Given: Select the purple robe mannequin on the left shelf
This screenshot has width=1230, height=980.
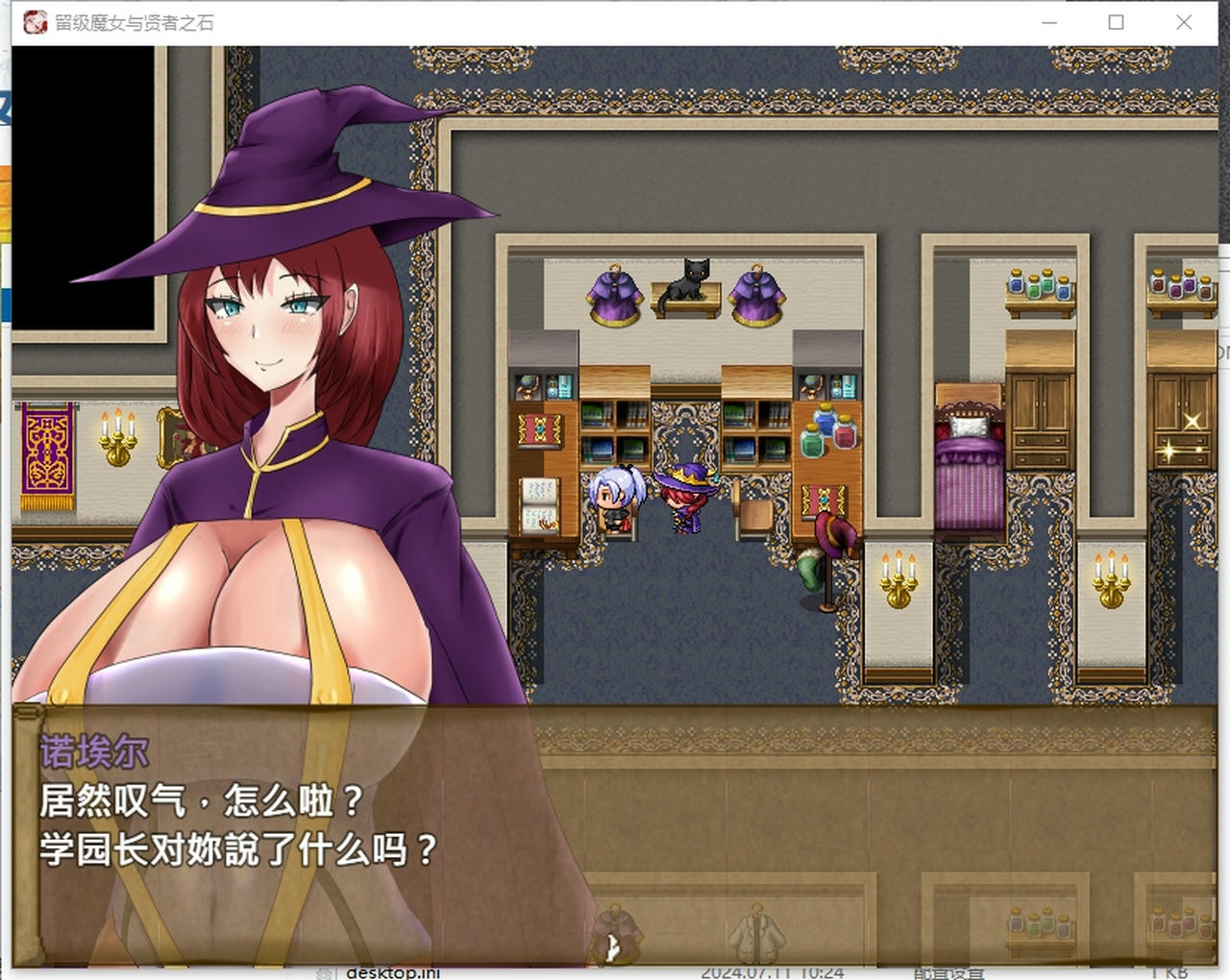Looking at the screenshot, I should tap(612, 293).
